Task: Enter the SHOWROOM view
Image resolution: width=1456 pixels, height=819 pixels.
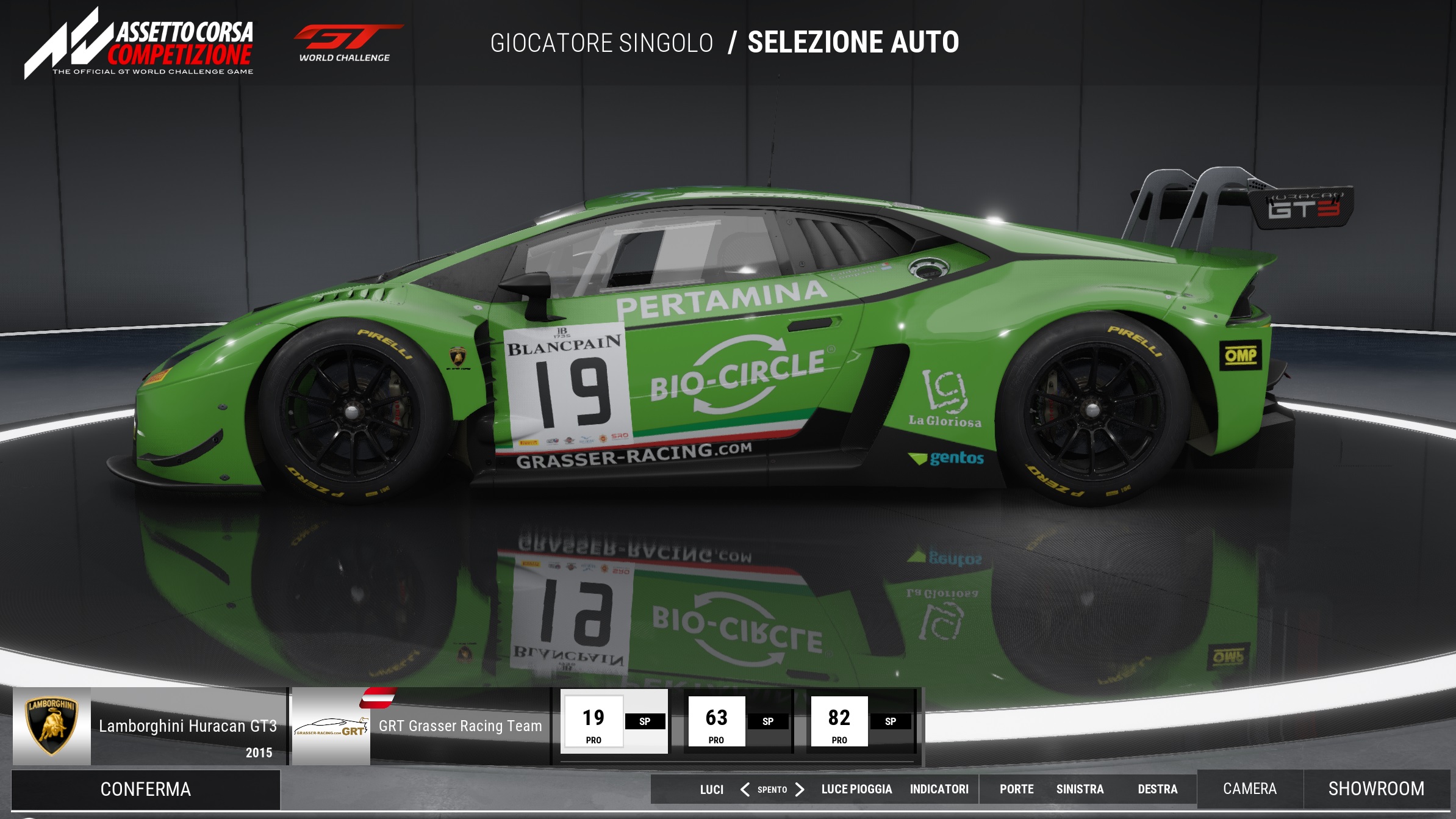Action: click(1376, 789)
